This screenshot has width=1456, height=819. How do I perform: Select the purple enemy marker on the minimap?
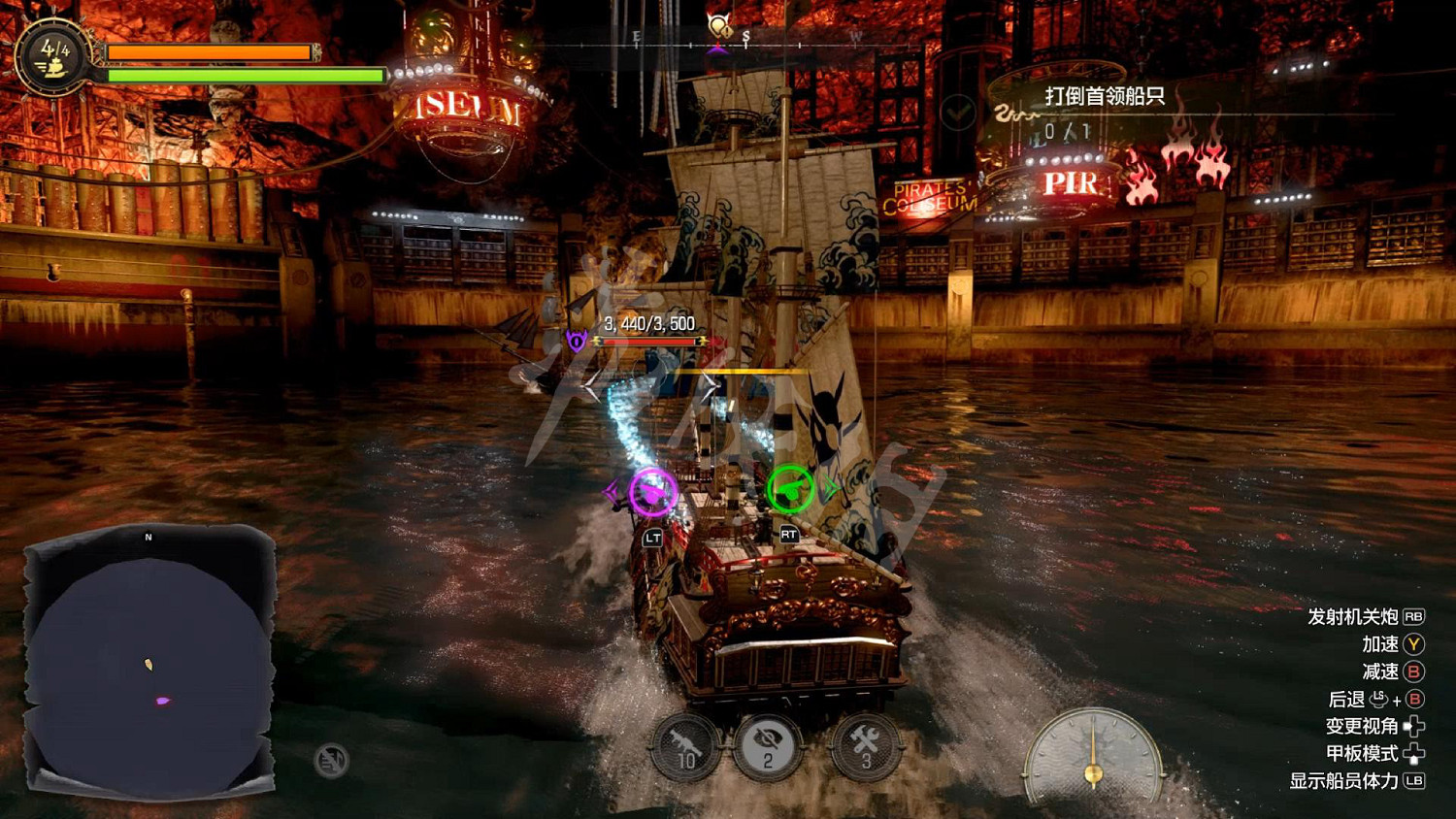(x=162, y=700)
